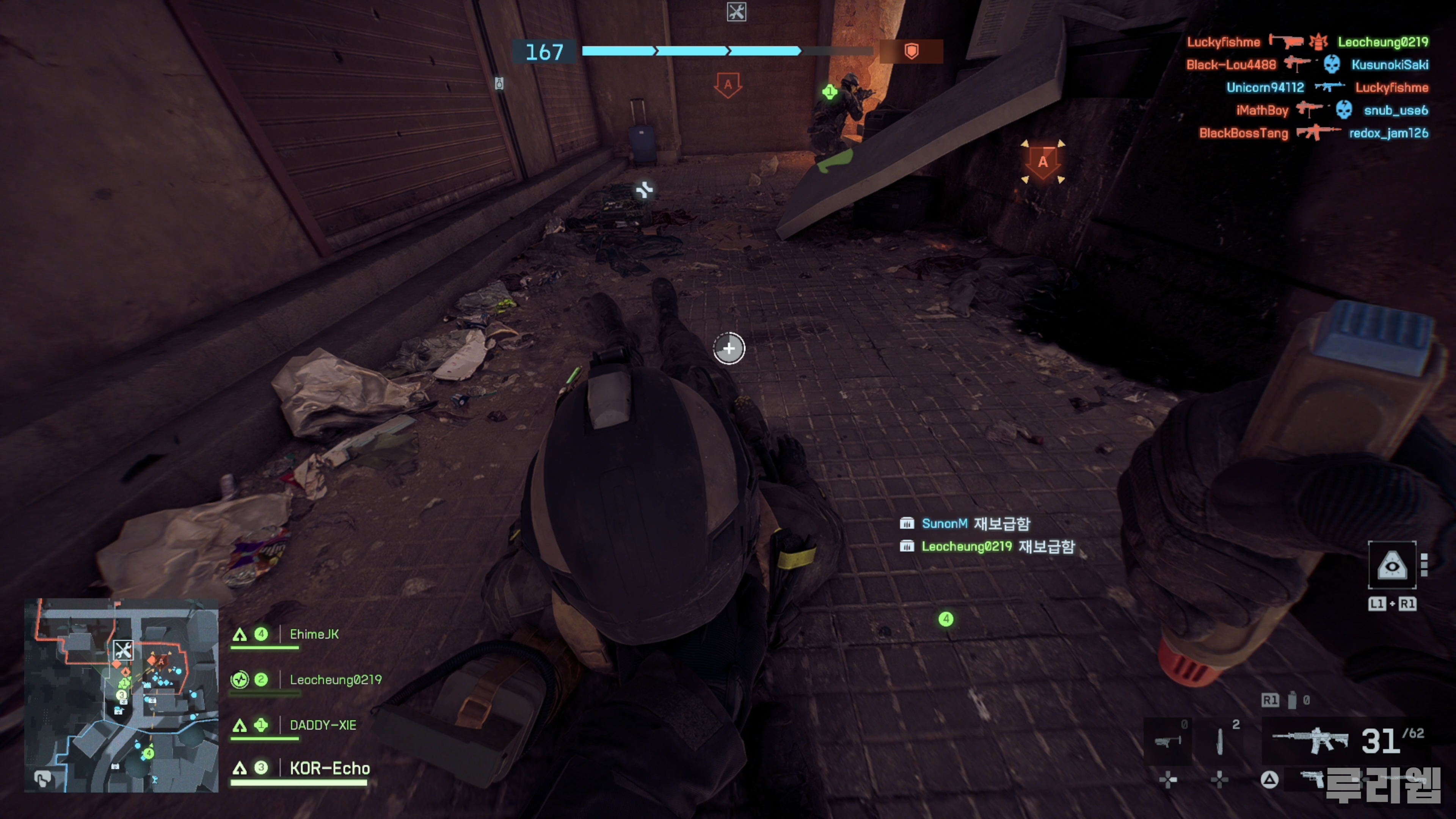The image size is (1456, 819).
Task: Open the minimap
Action: click(121, 695)
